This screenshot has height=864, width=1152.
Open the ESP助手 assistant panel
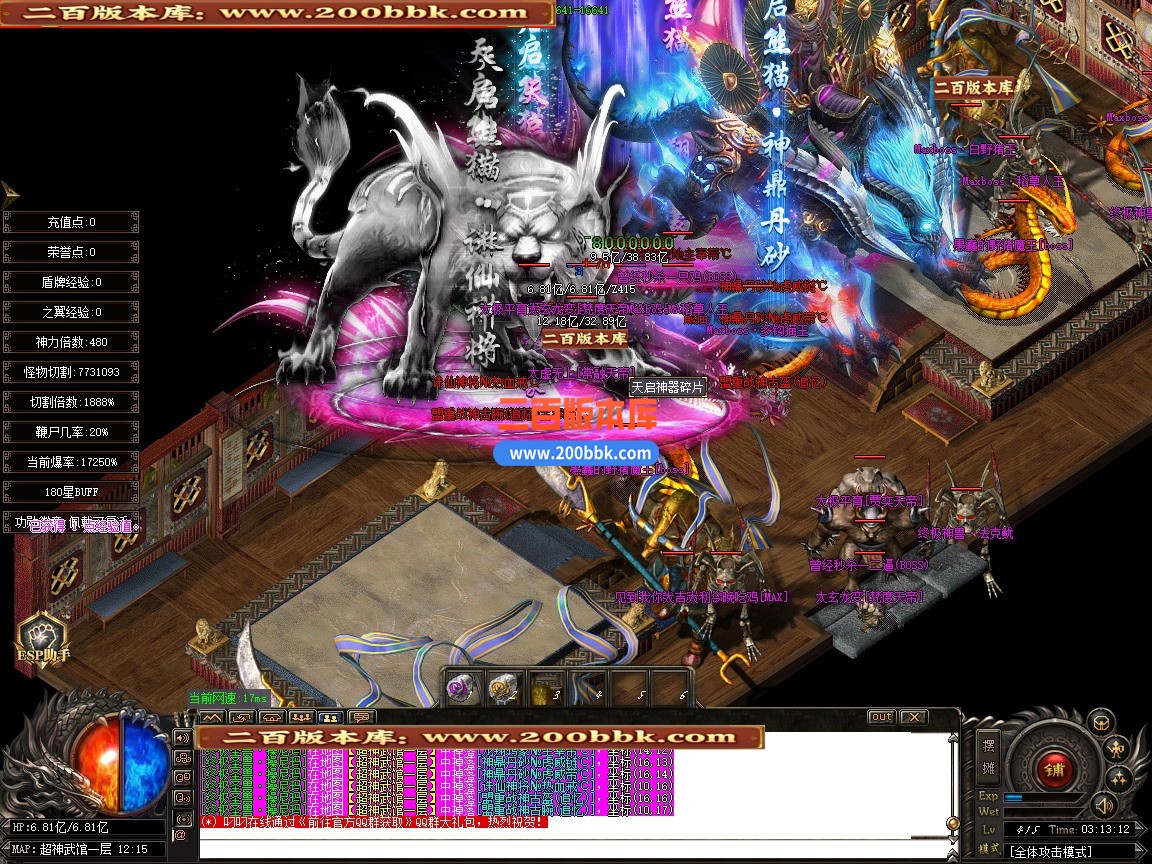[41, 640]
